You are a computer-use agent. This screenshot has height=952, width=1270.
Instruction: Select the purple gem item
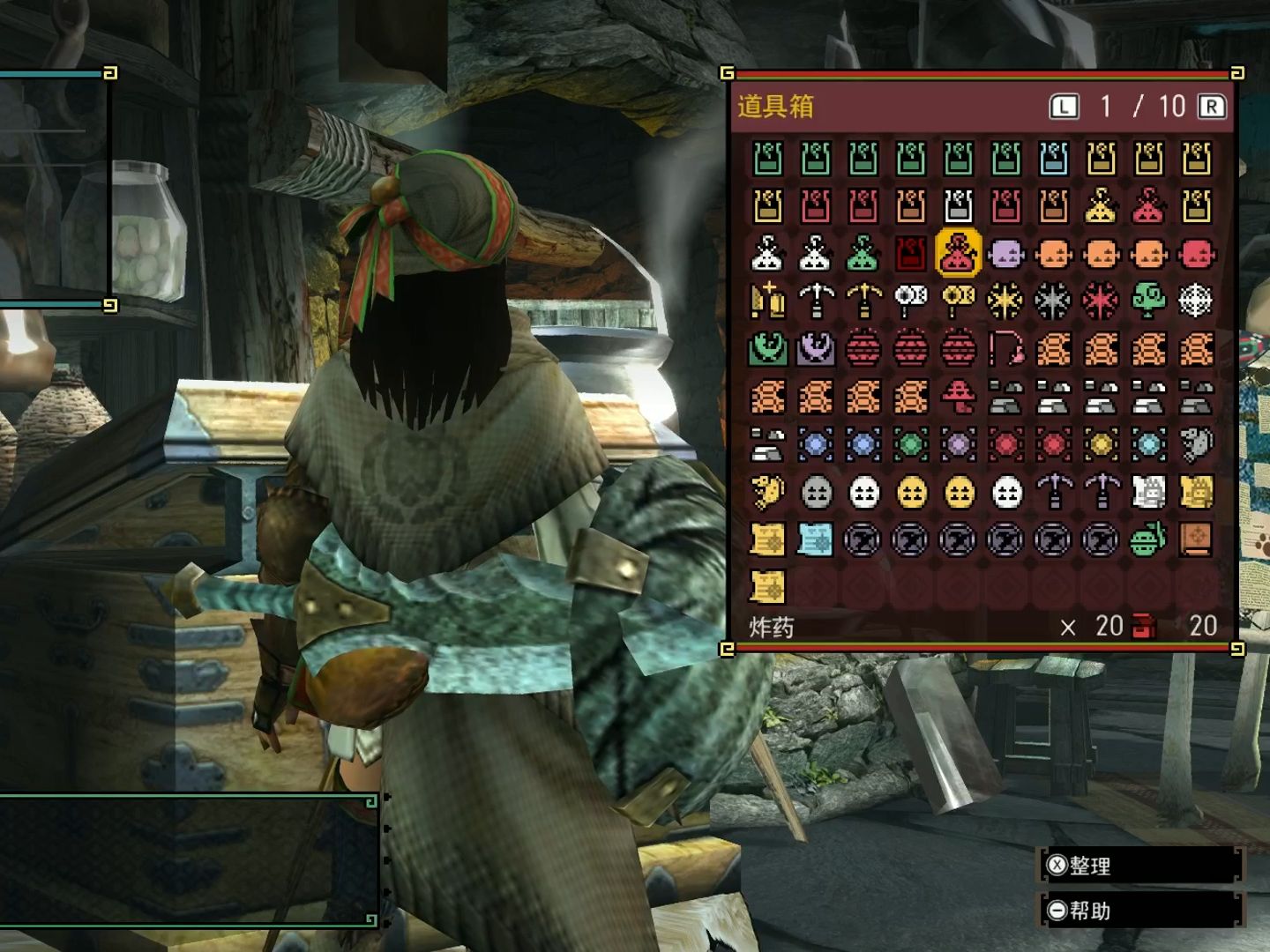click(958, 444)
